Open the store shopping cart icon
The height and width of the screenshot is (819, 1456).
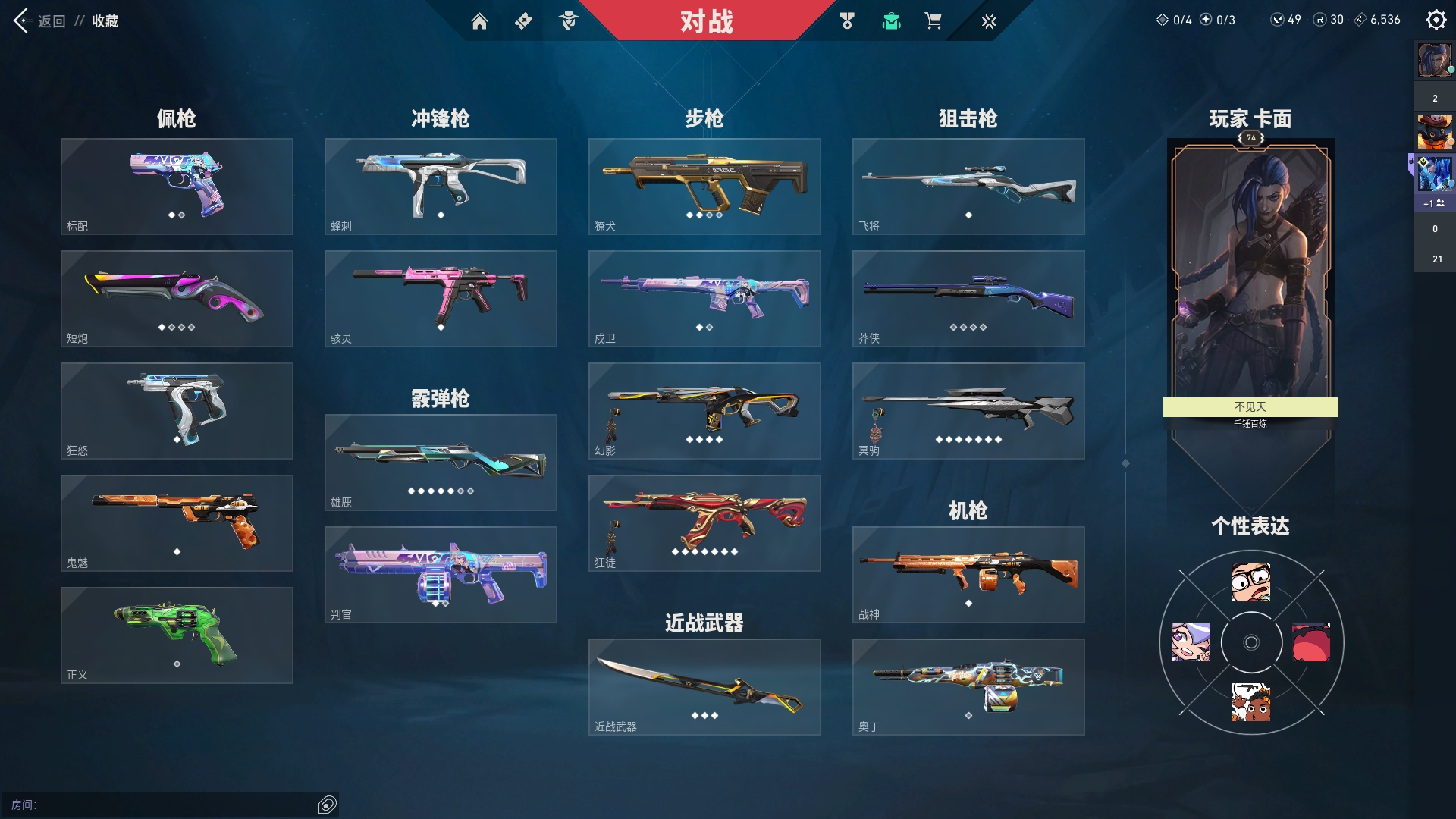point(934,21)
